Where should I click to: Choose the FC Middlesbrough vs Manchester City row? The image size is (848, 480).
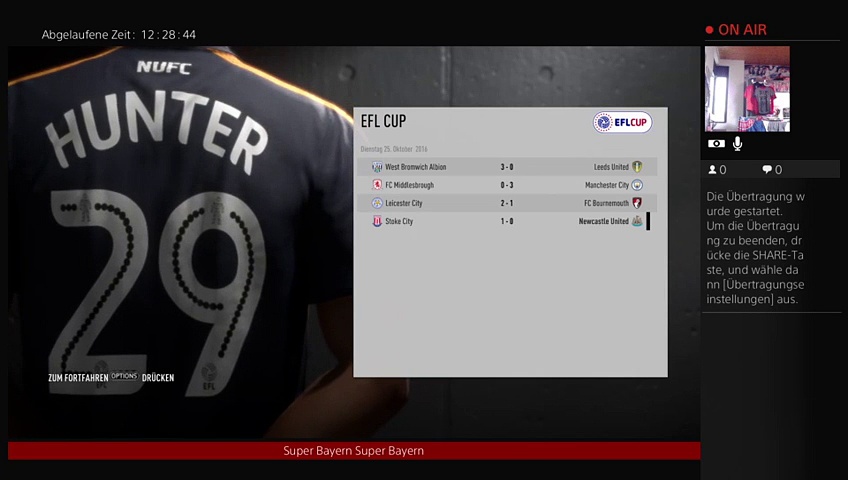(x=507, y=185)
